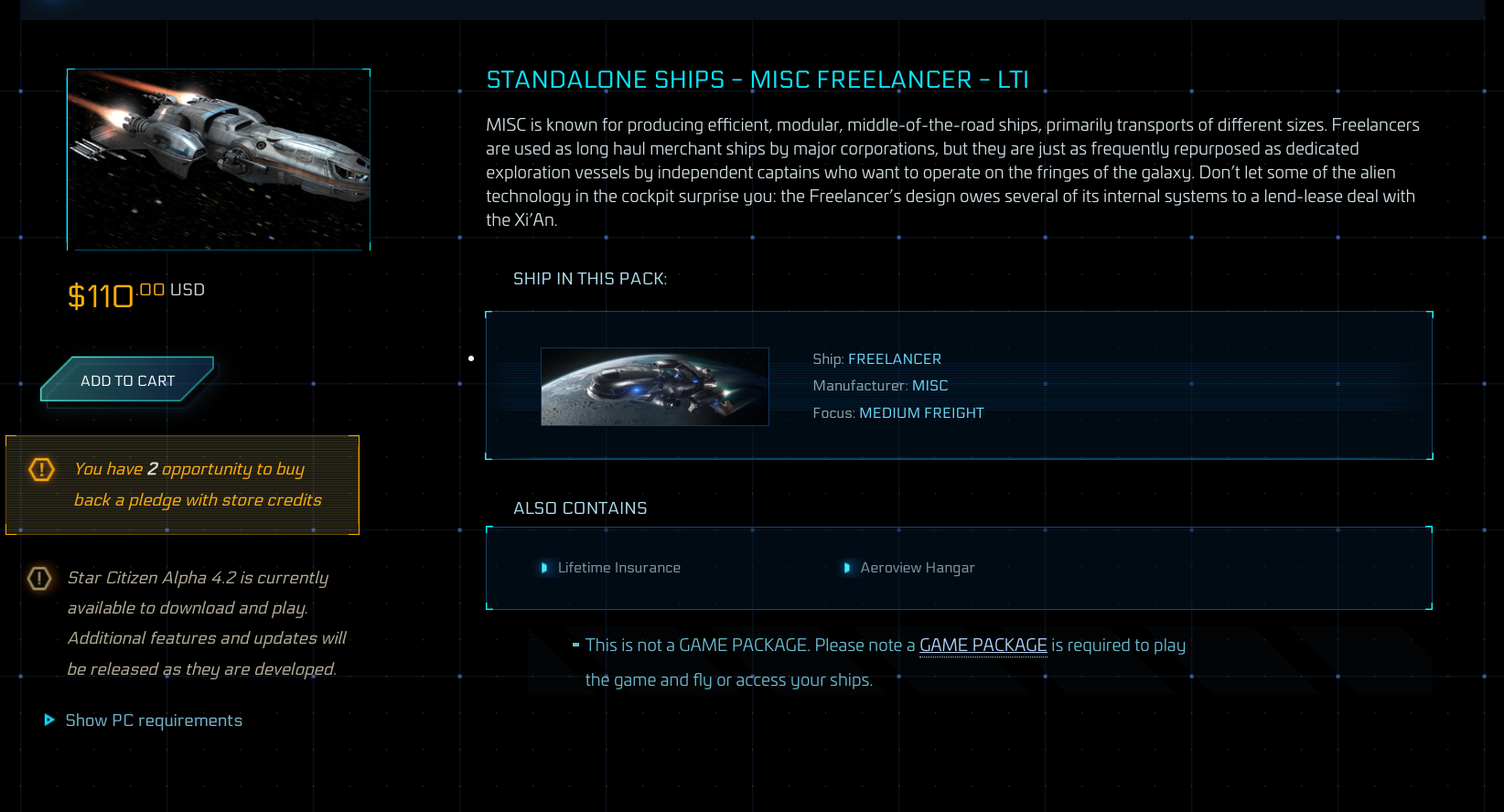
Task: Select the Lifetime Insurance item icon
Action: pos(543,568)
